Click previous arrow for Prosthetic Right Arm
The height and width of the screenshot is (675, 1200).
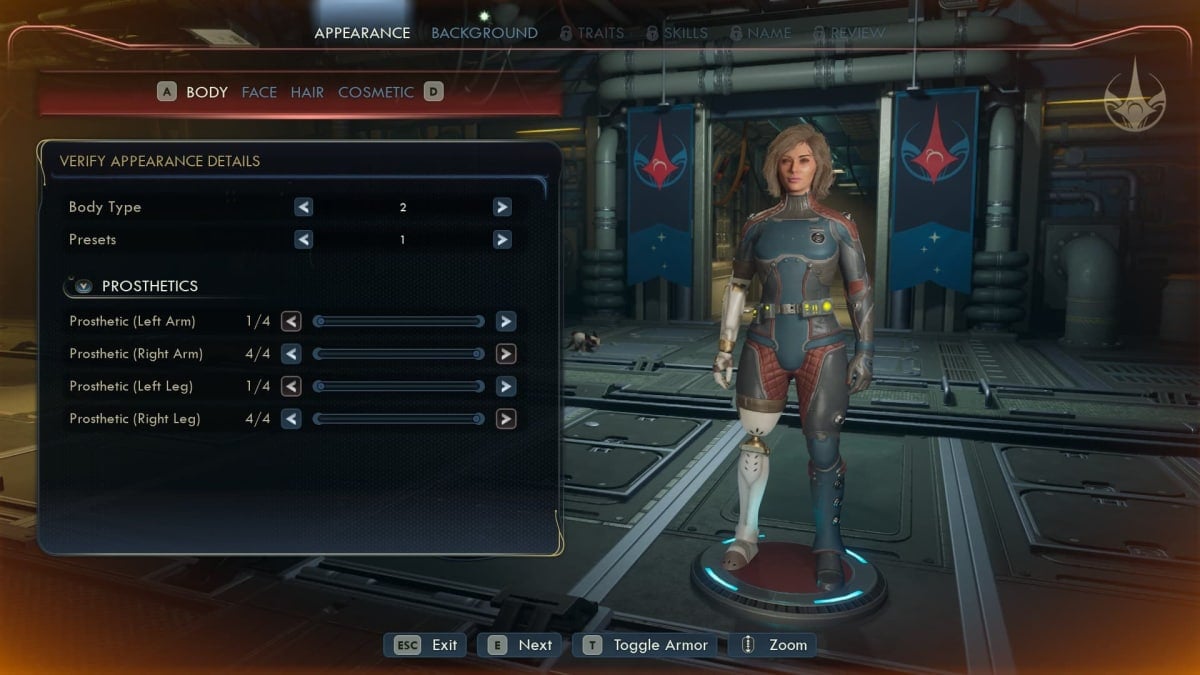(x=291, y=354)
